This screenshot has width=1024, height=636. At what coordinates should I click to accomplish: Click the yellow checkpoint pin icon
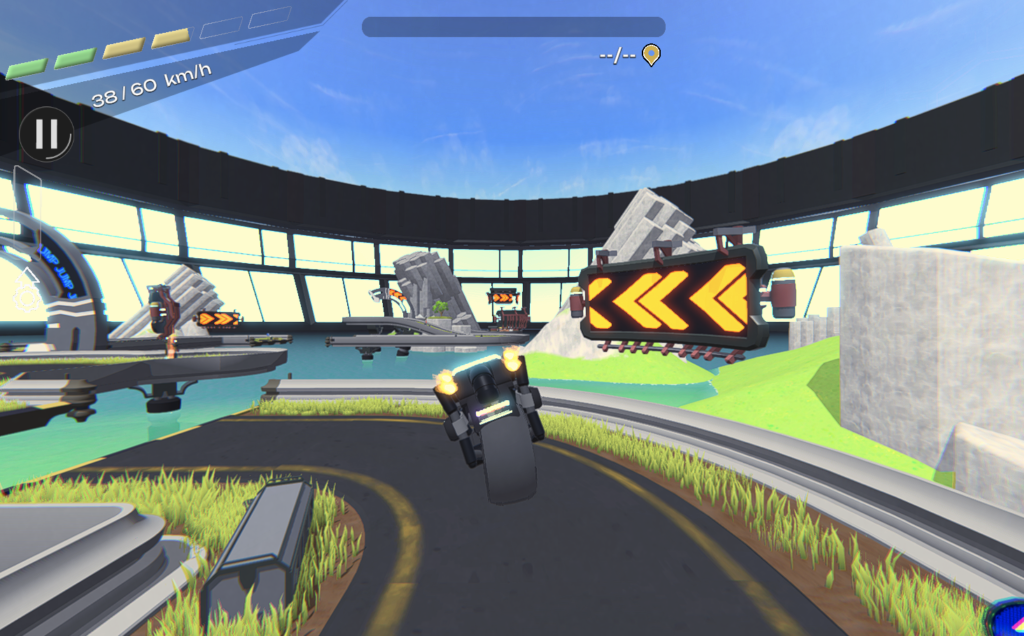point(651,54)
